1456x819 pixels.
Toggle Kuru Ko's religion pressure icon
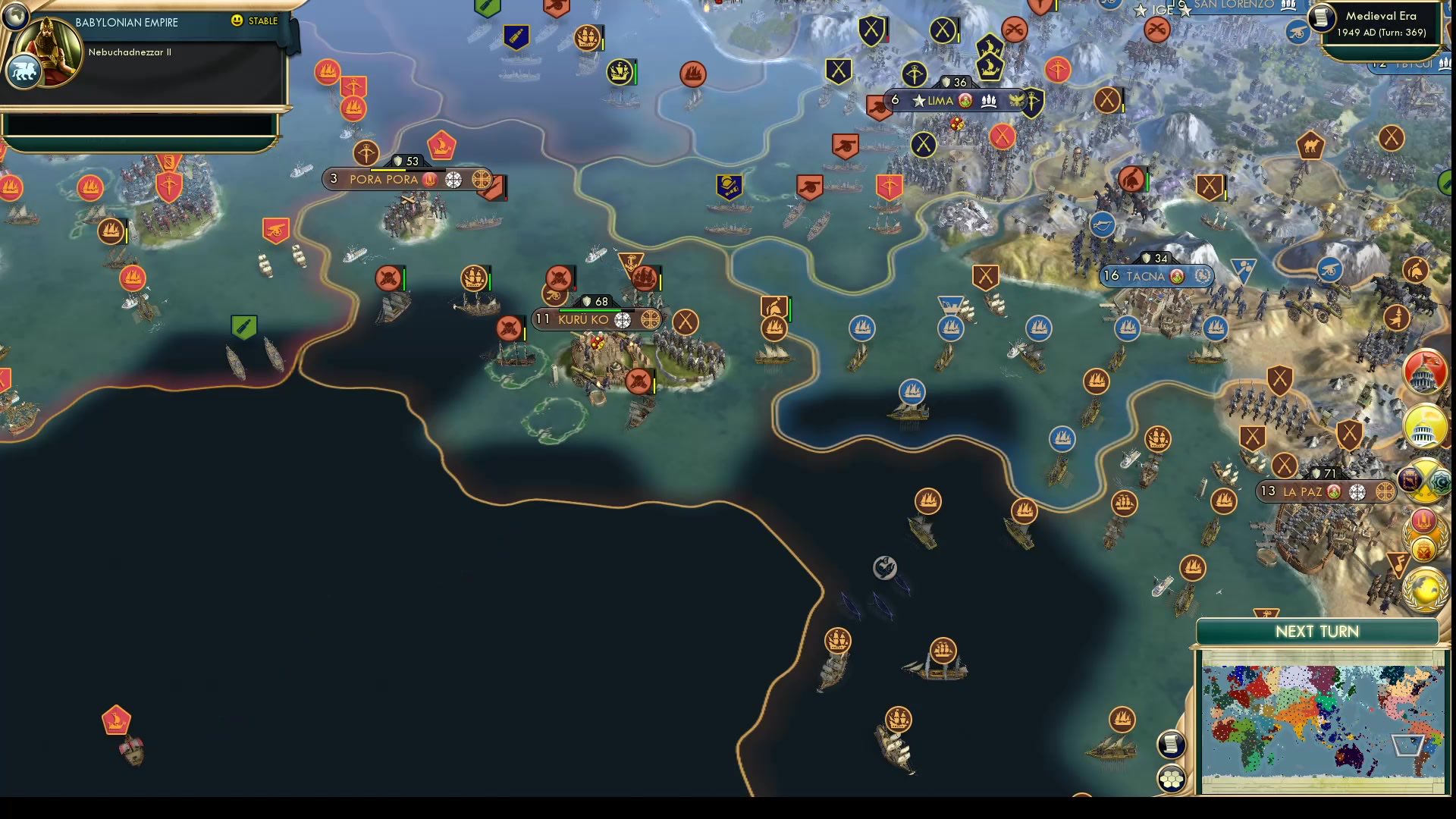[x=622, y=319]
